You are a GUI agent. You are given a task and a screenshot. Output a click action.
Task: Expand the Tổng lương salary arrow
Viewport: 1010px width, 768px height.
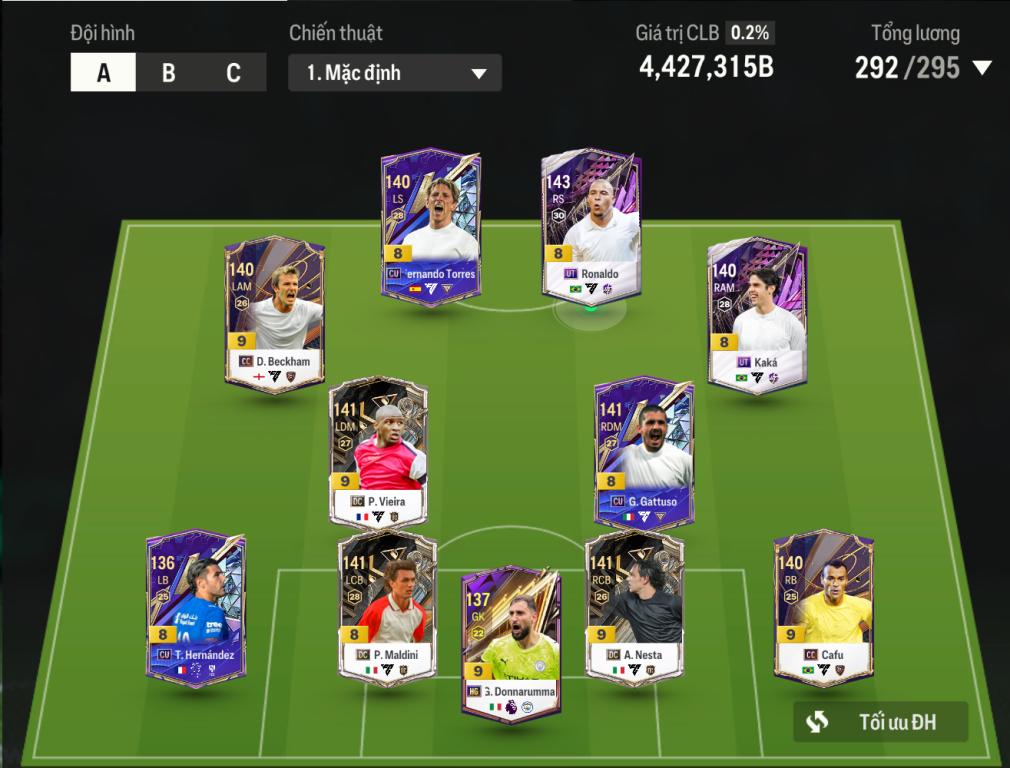[x=982, y=68]
